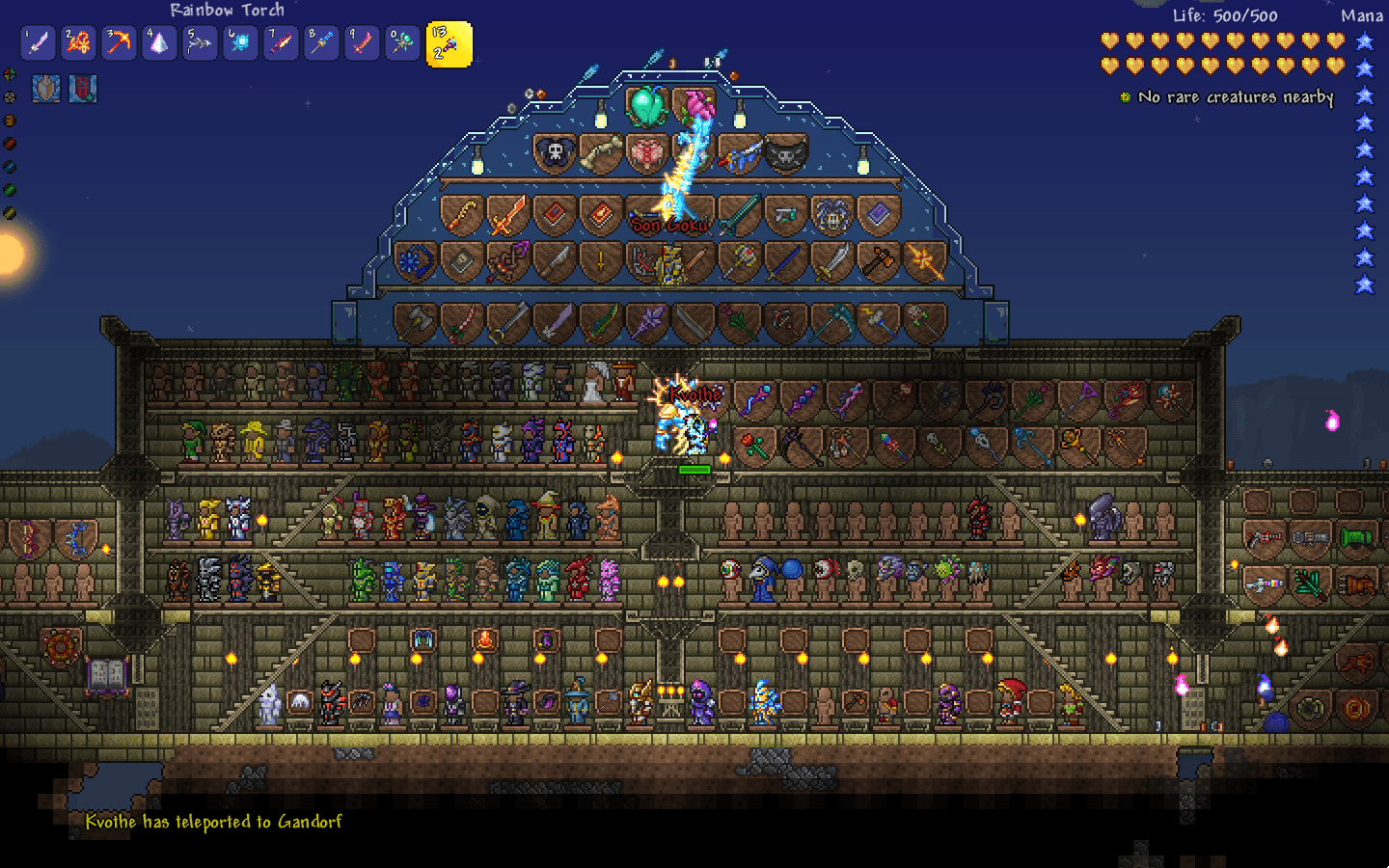Equip the fiery flail in hotbar slot 2

(x=78, y=42)
